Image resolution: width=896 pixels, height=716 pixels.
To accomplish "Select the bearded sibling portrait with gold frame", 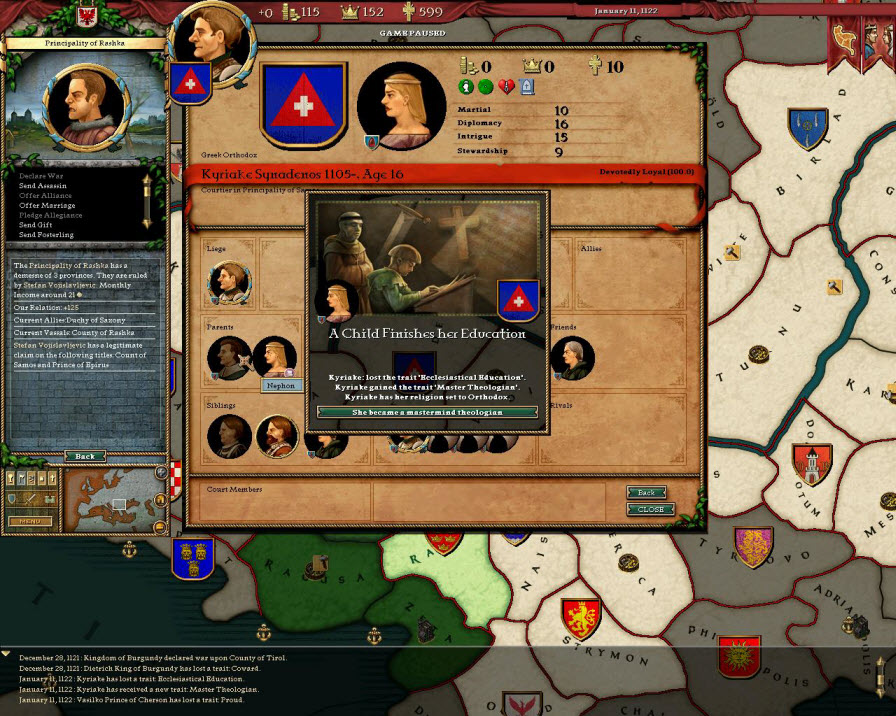I will pyautogui.click(x=277, y=436).
